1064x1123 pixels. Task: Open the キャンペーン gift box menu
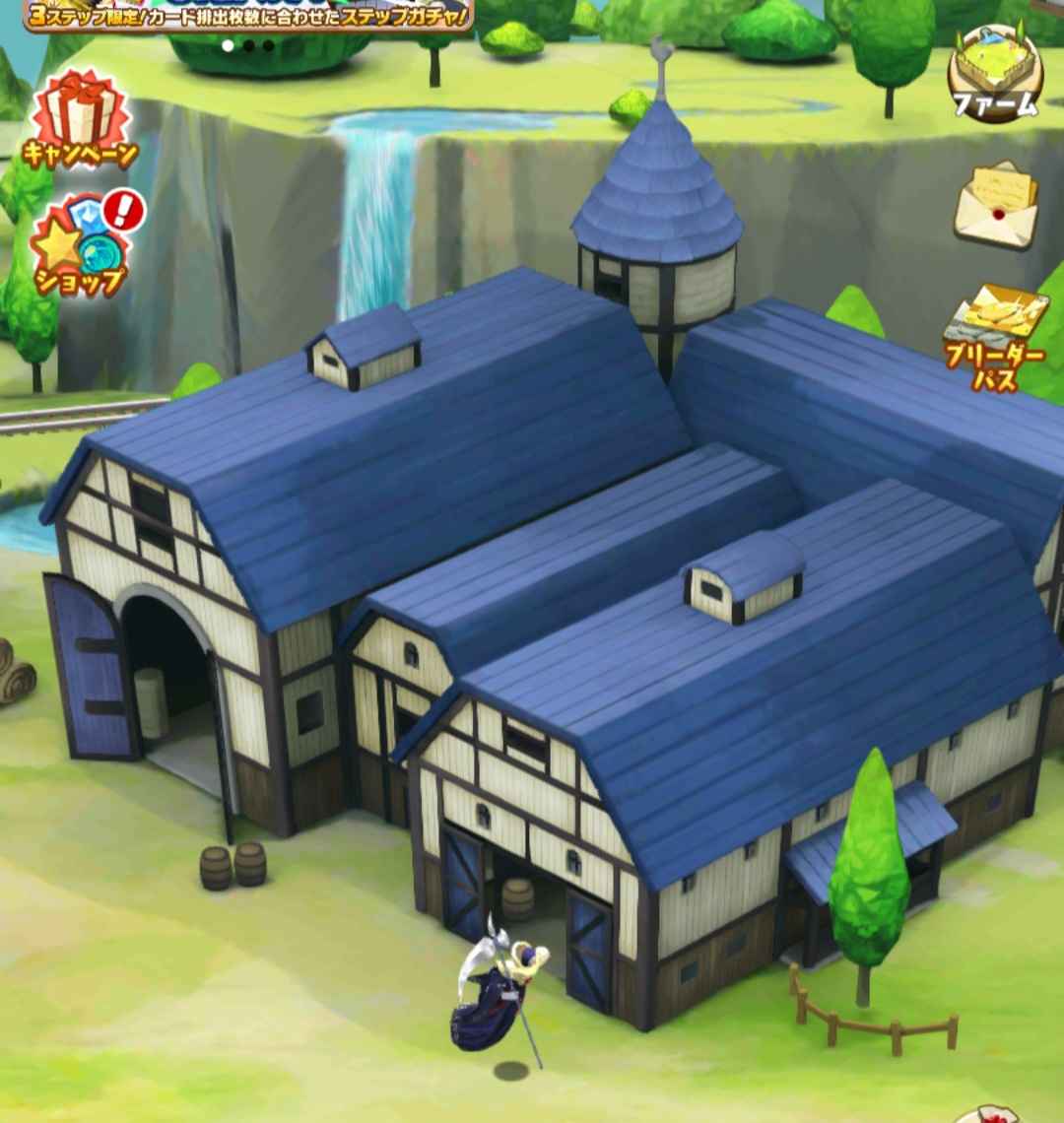pyautogui.click(x=81, y=120)
